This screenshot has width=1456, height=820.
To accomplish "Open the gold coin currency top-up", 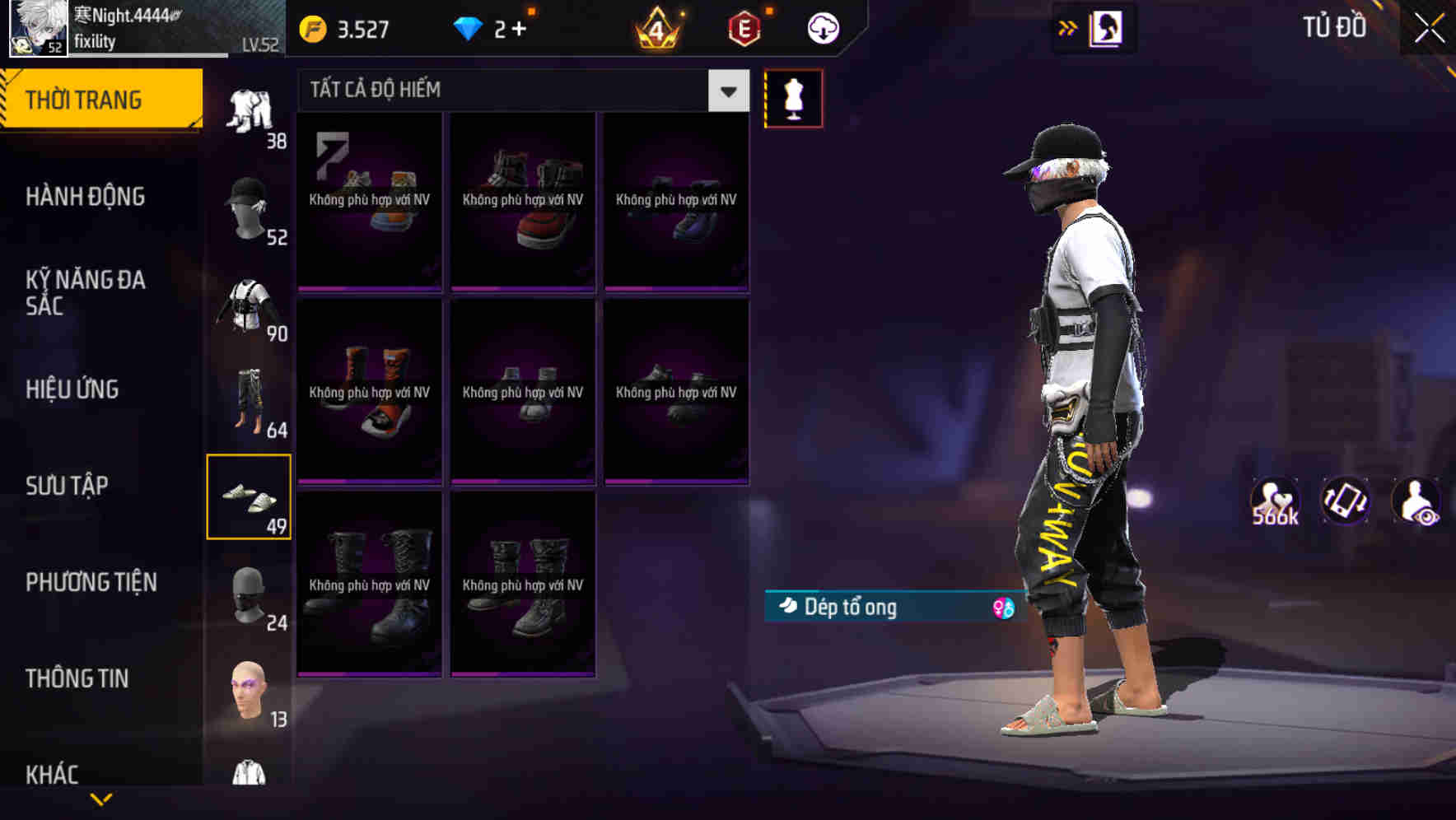I will click(313, 26).
